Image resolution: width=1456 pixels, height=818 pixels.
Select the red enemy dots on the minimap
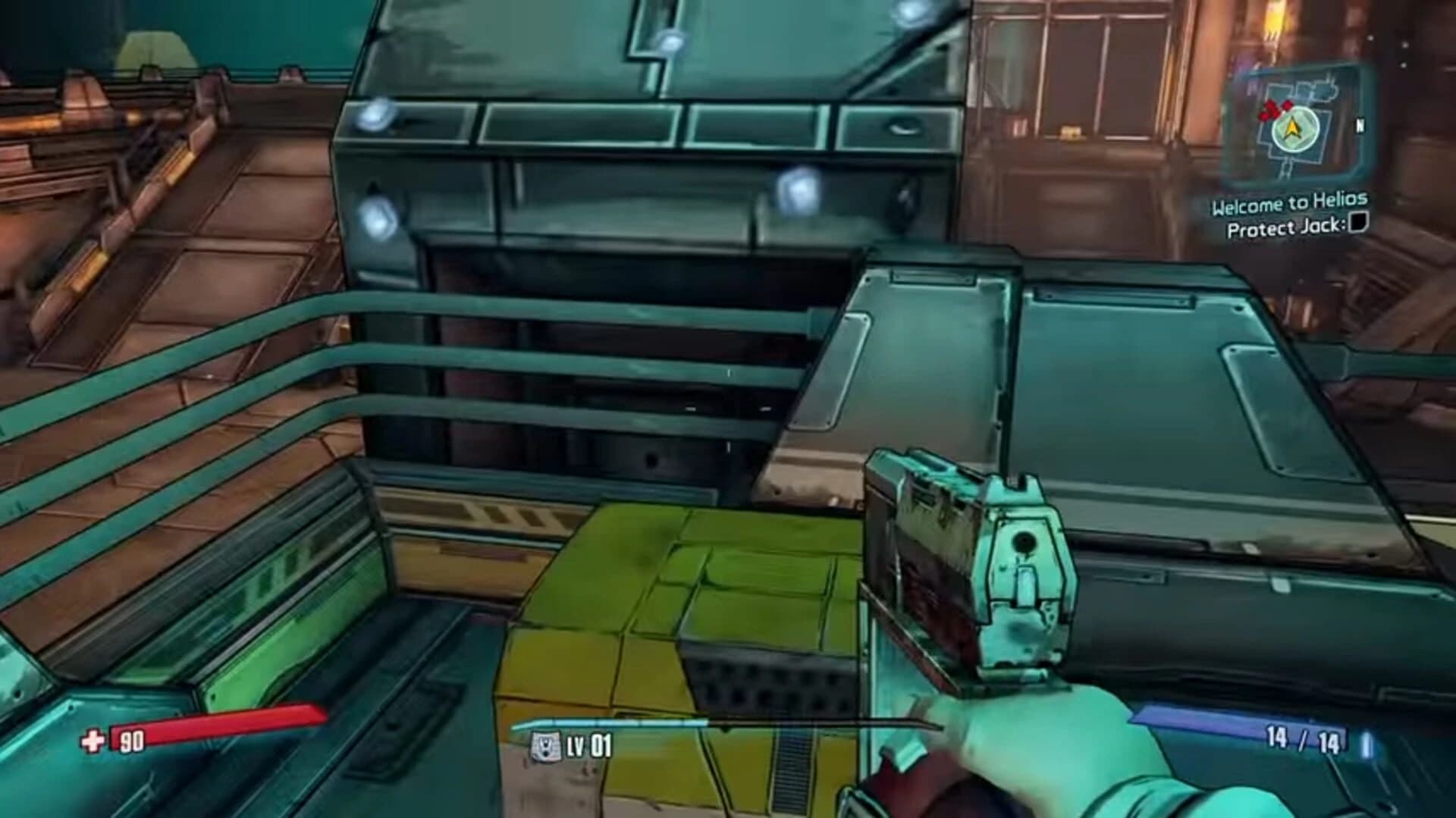pos(1276,111)
